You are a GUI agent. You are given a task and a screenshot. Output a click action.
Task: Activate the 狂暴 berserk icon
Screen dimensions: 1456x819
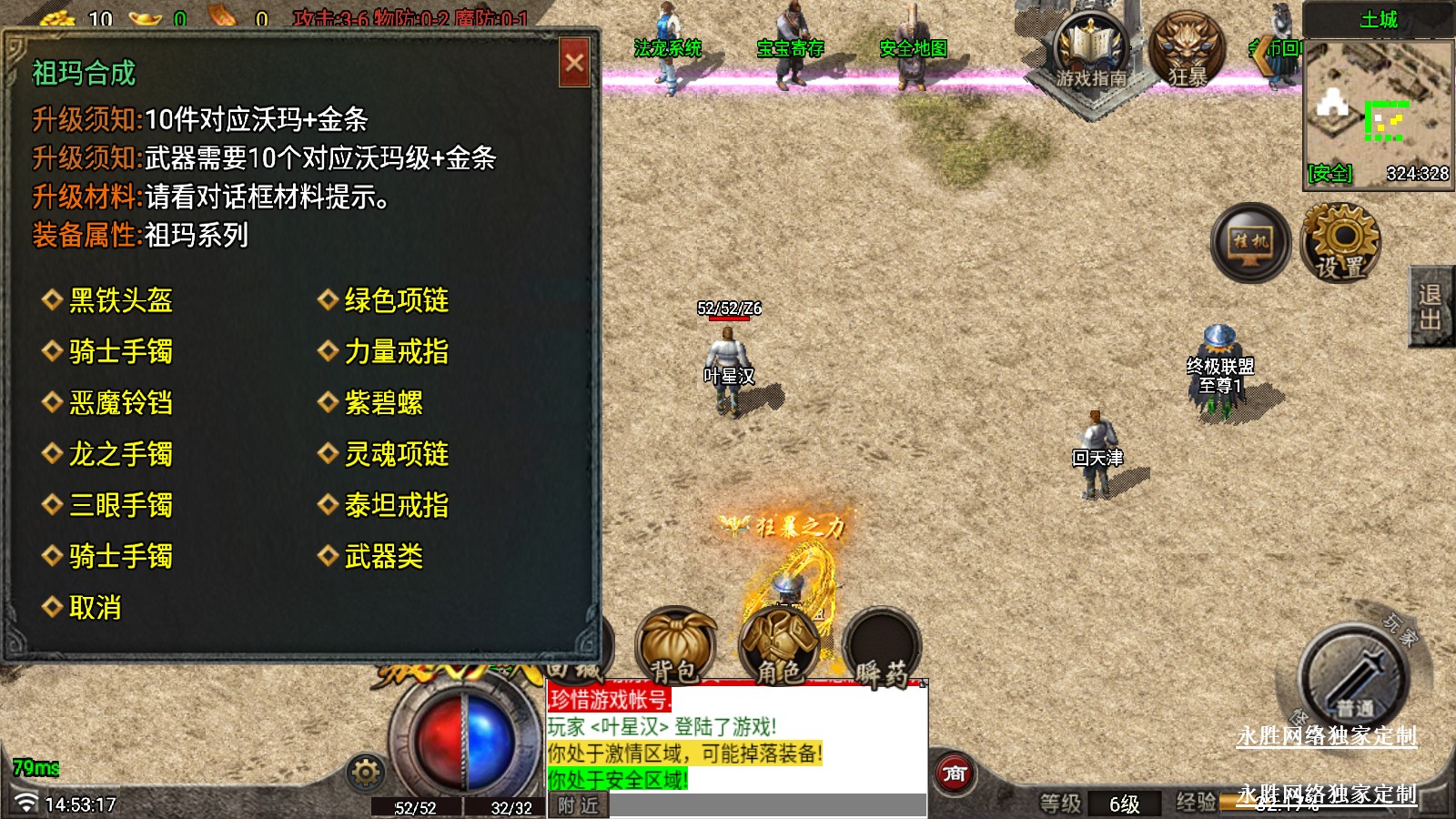[1187, 50]
